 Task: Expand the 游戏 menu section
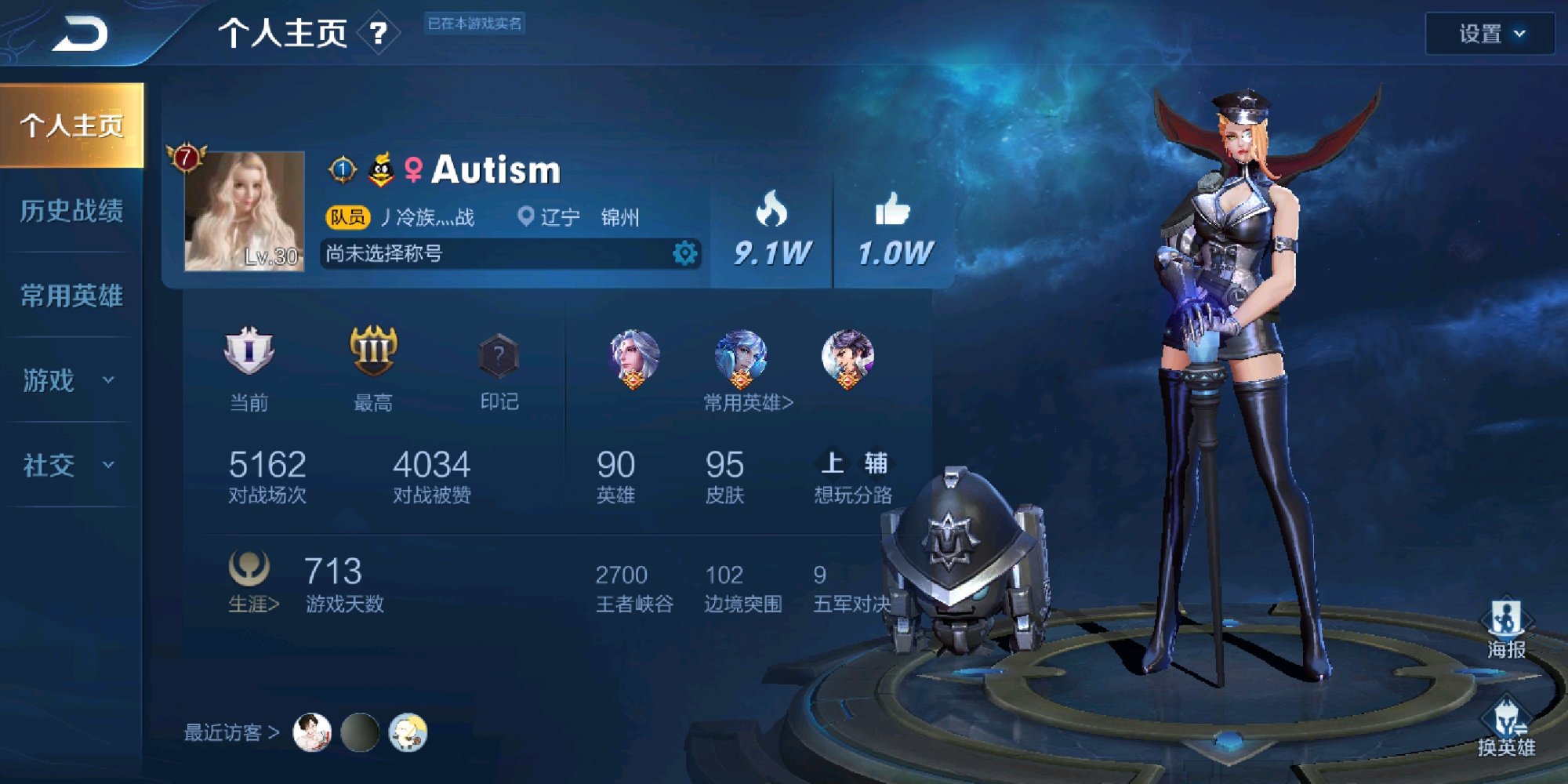tap(69, 380)
